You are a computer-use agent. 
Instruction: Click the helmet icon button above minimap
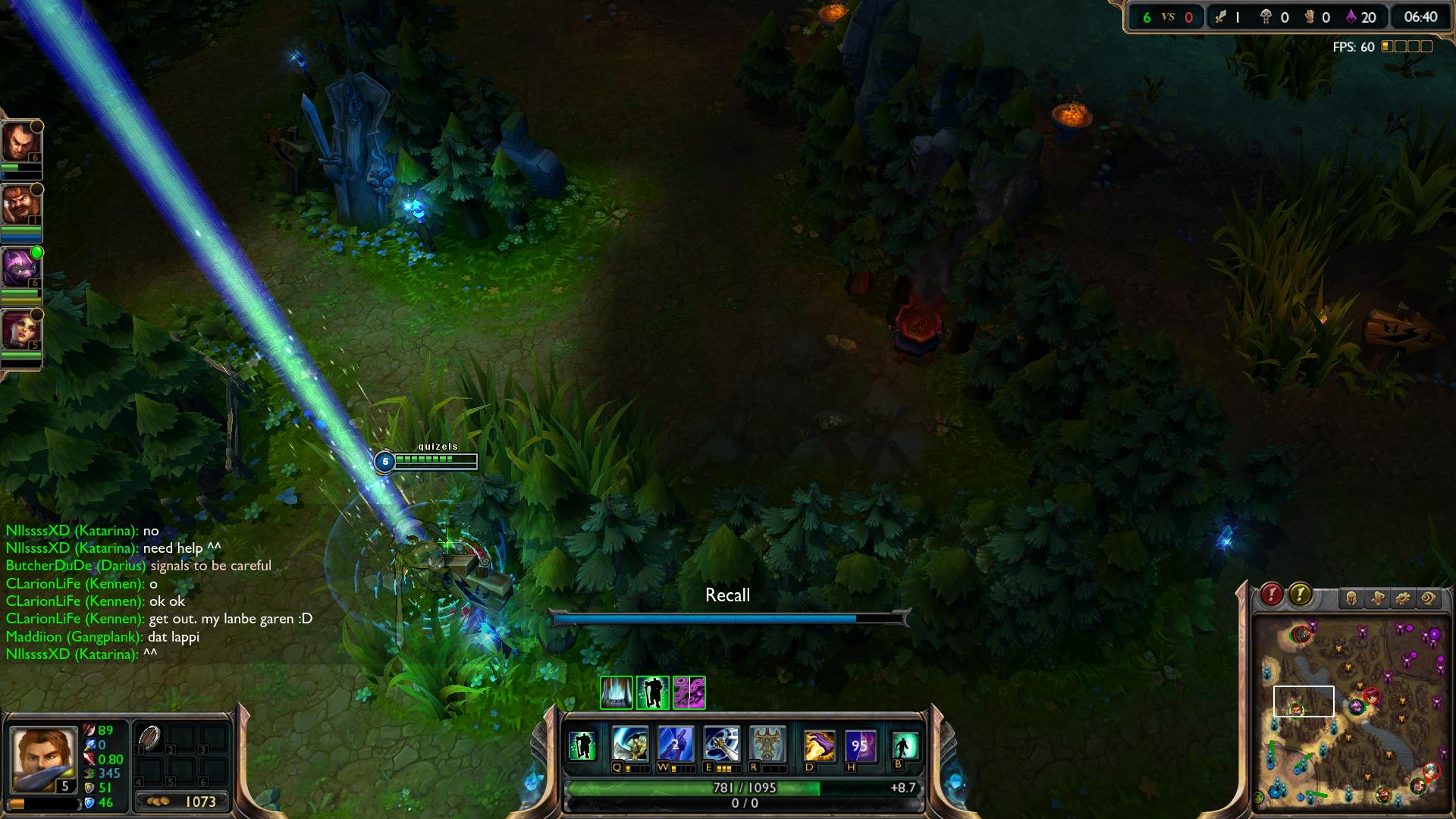click(1351, 599)
